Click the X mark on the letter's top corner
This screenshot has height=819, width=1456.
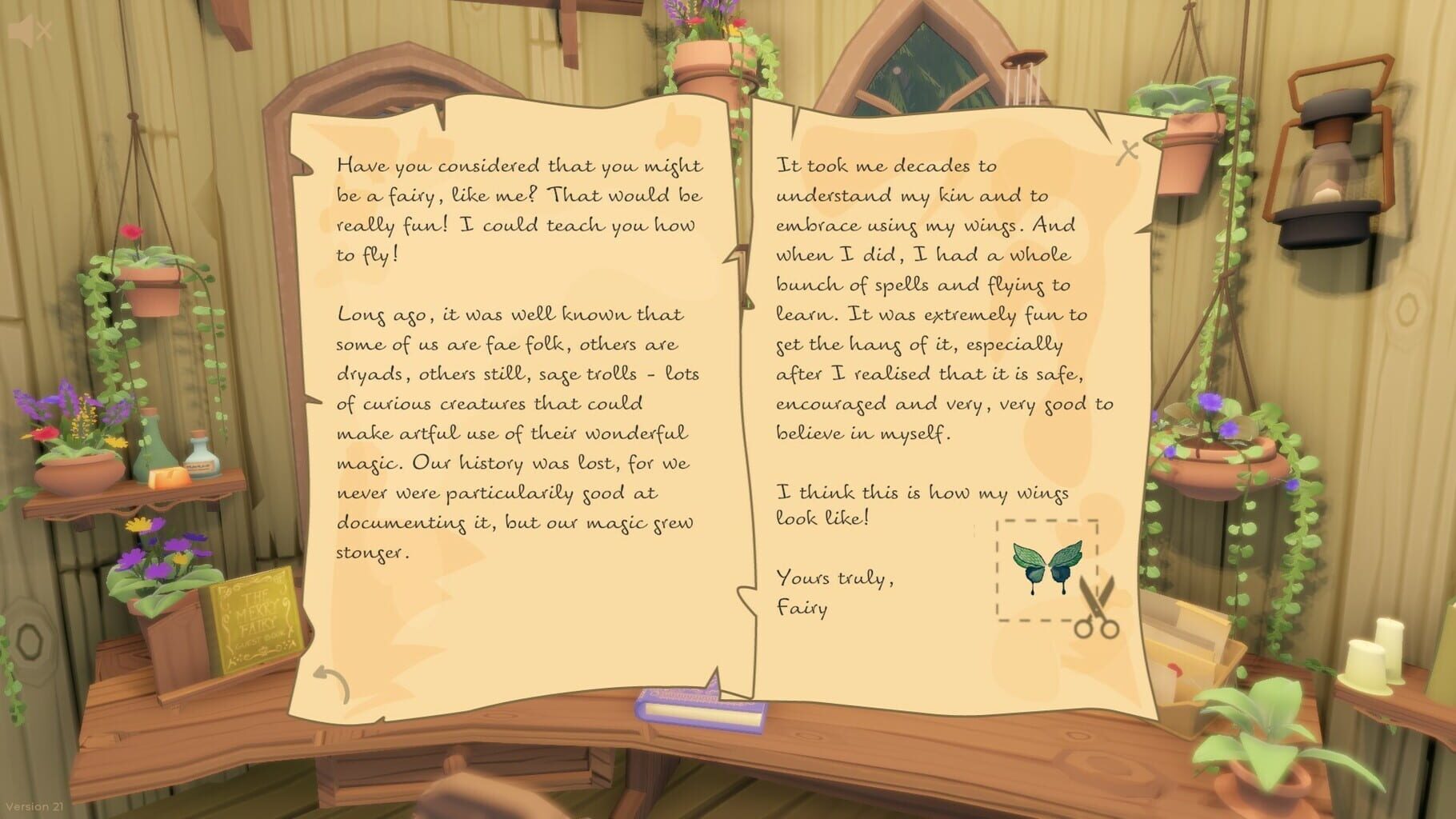click(1128, 149)
